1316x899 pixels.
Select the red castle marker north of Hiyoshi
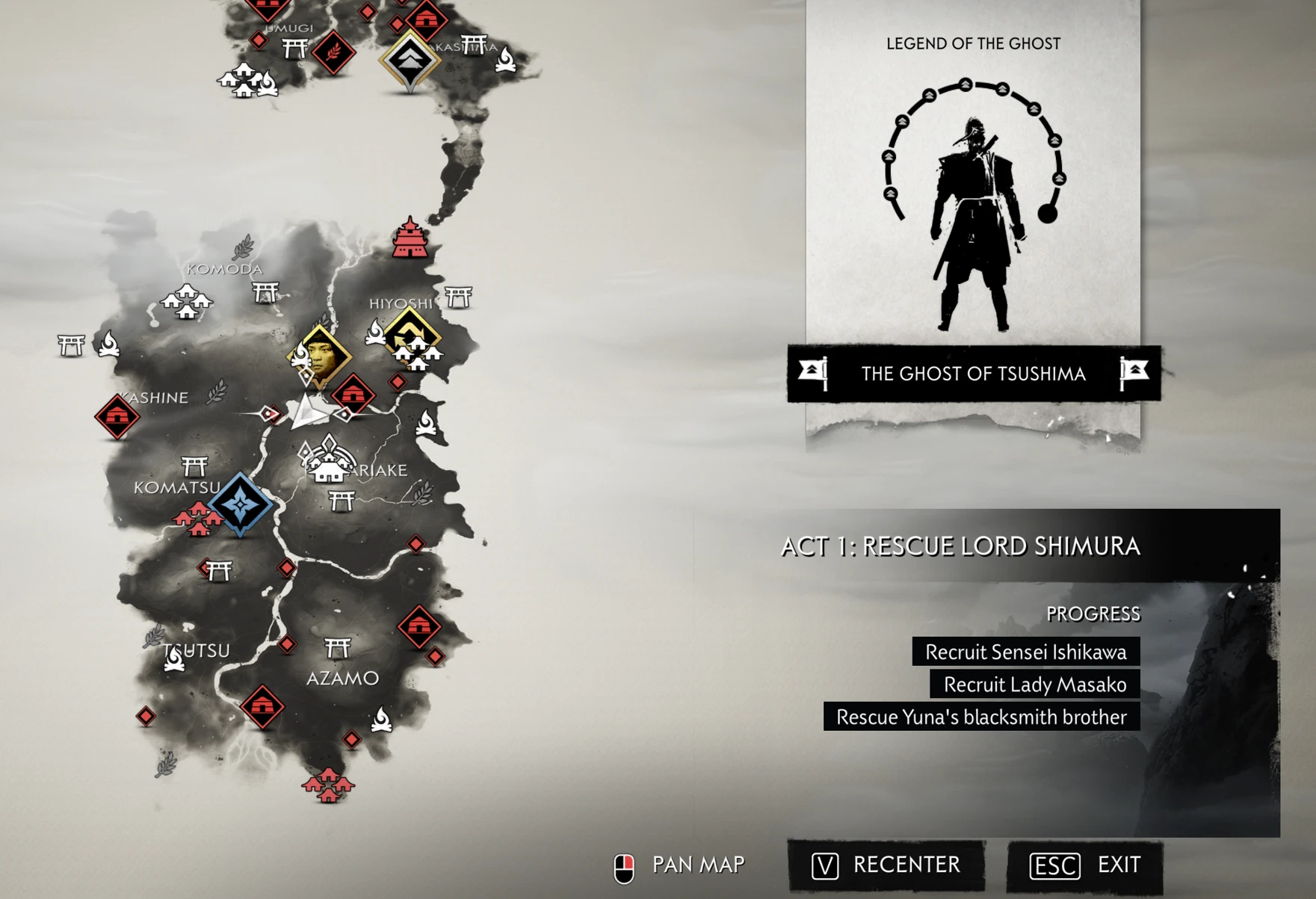click(x=410, y=239)
